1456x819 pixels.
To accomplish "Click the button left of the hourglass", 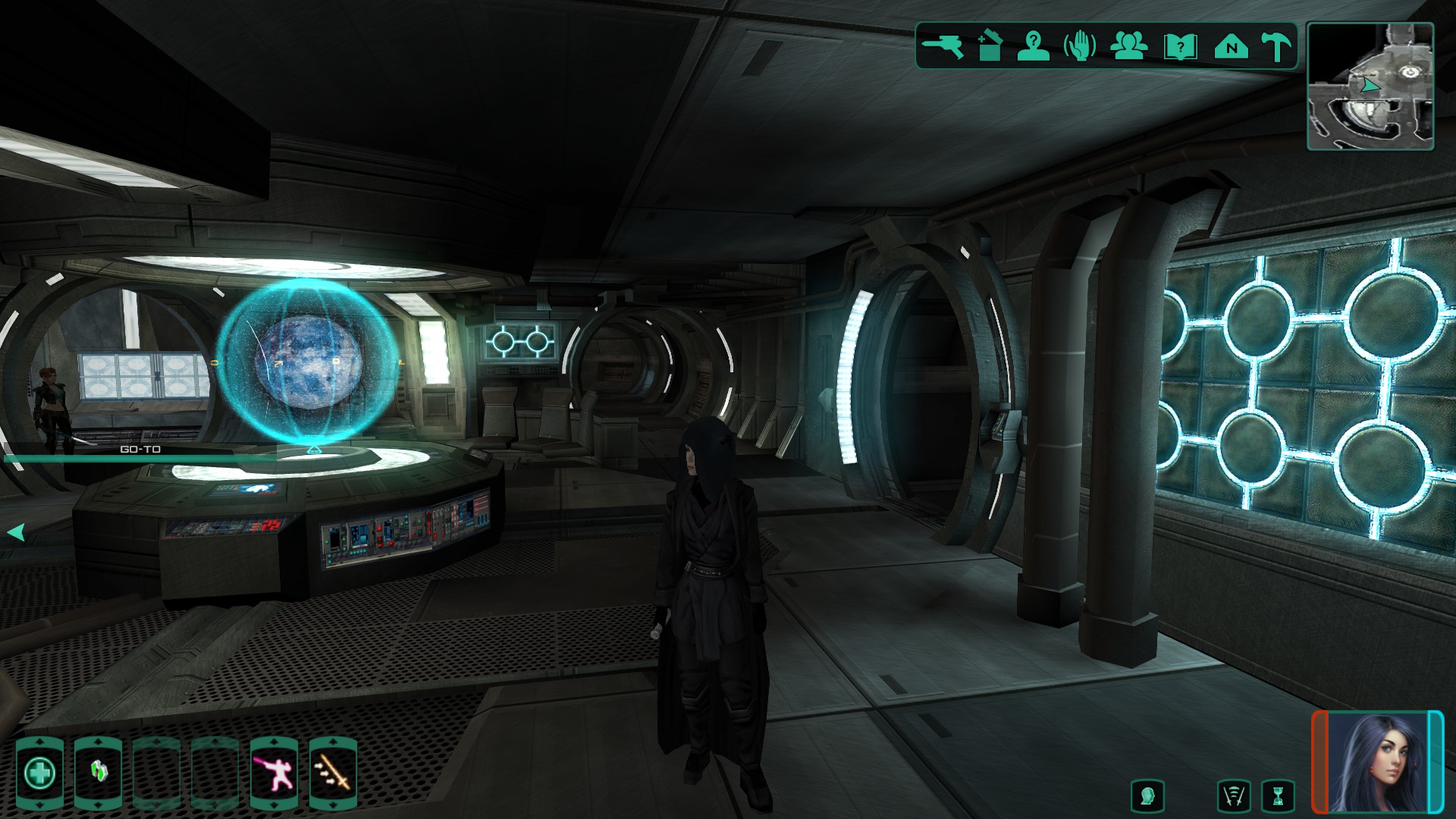I will tap(1234, 796).
